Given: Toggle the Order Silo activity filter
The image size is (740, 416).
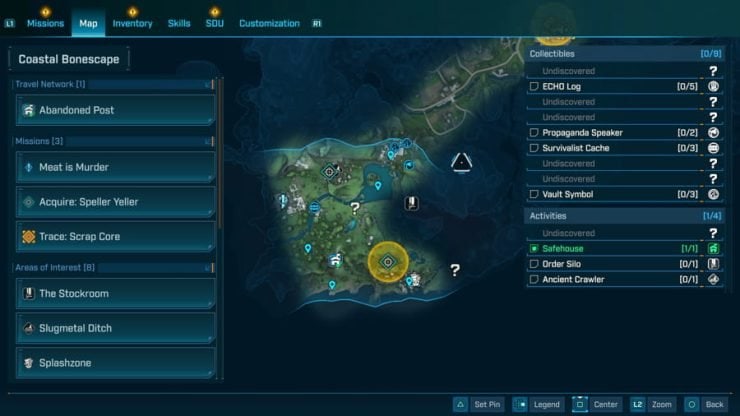Looking at the screenshot, I should pyautogui.click(x=535, y=264).
